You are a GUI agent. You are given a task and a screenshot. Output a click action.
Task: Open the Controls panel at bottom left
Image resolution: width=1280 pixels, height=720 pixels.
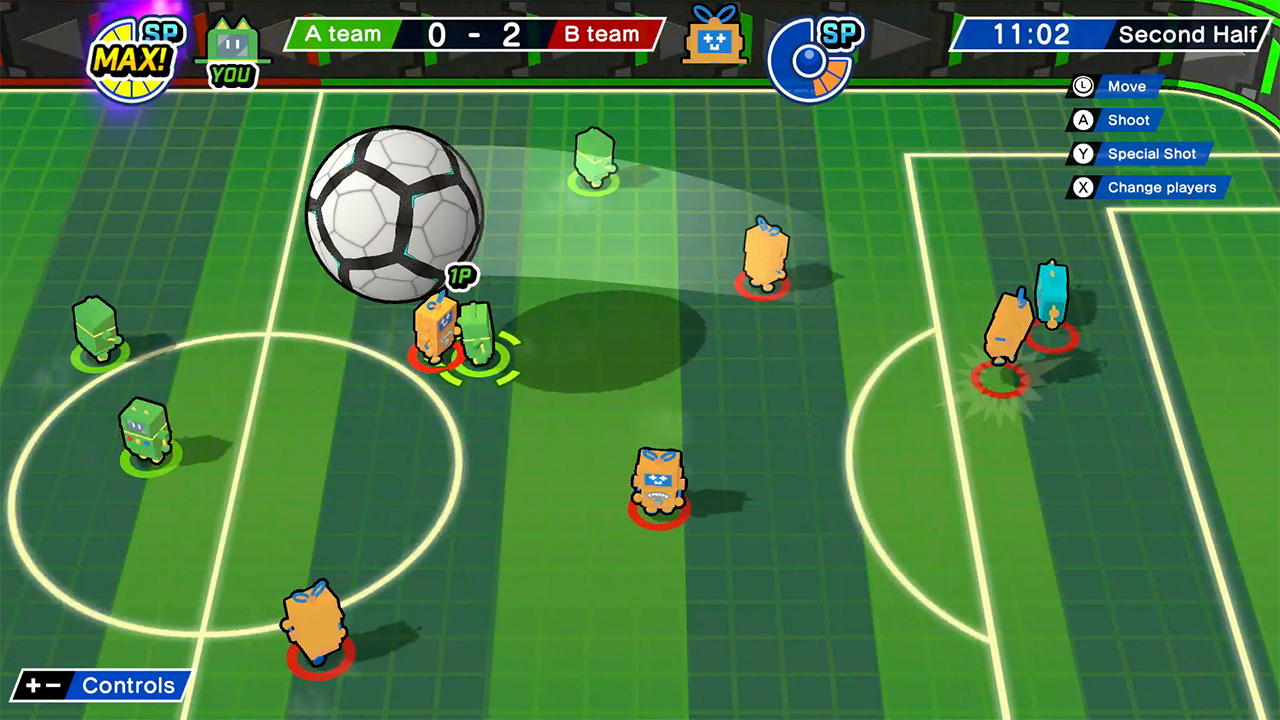tap(97, 686)
